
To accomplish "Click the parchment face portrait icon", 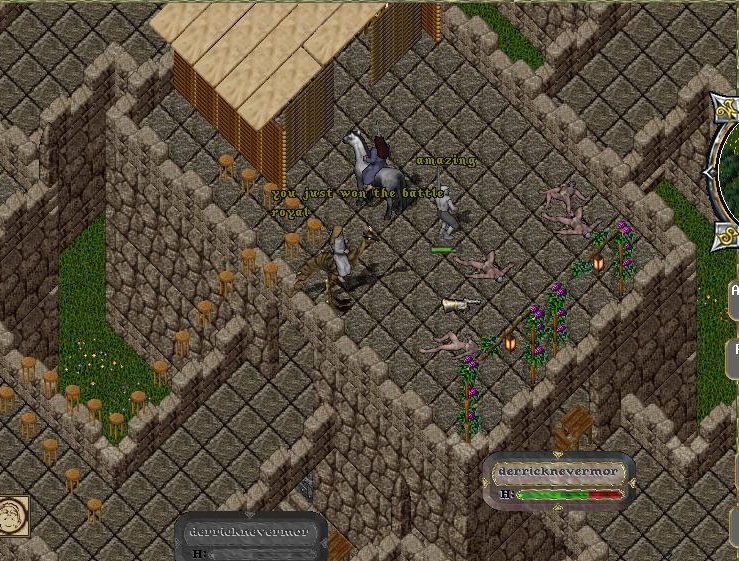I will pyautogui.click(x=13, y=515).
